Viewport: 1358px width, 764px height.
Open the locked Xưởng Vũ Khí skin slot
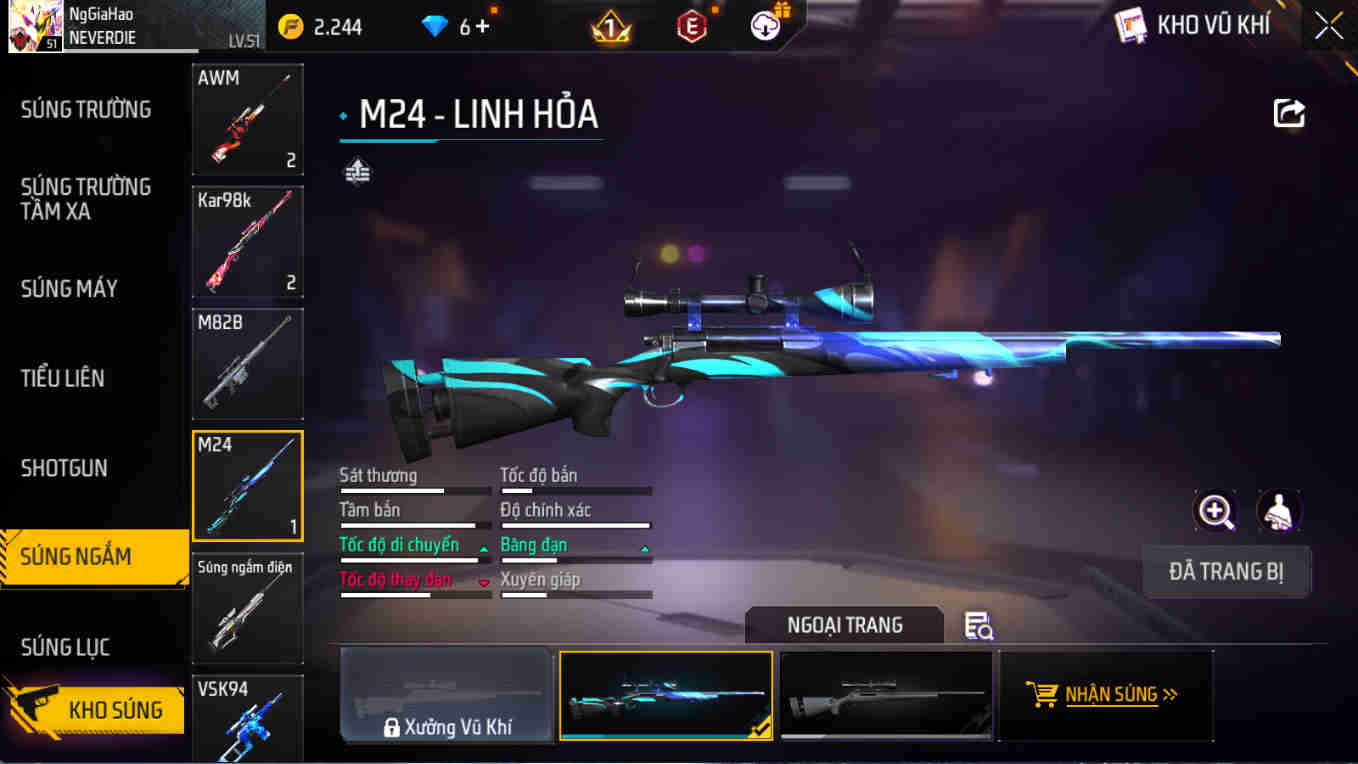[446, 695]
